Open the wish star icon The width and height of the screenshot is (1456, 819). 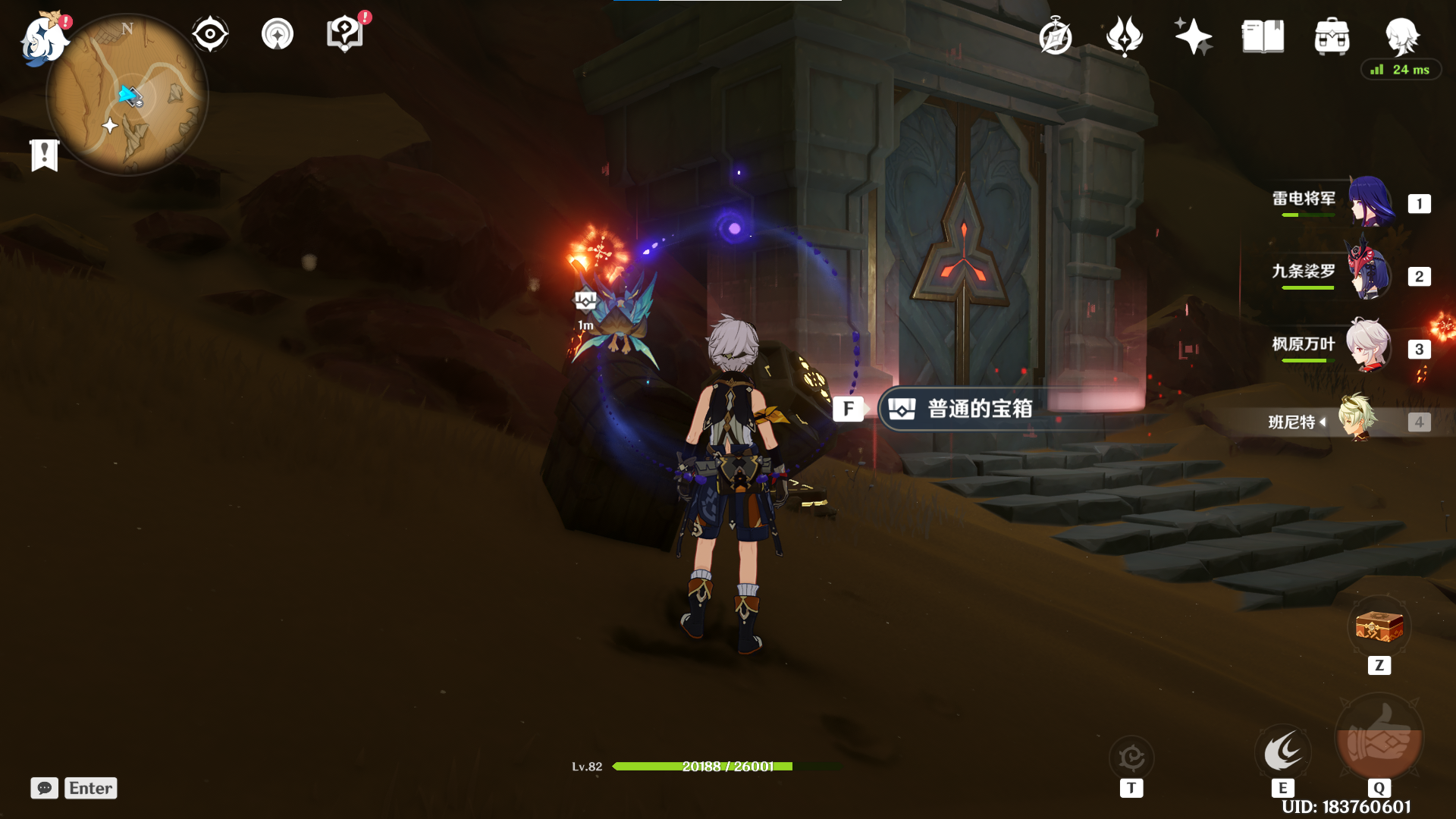[1193, 36]
